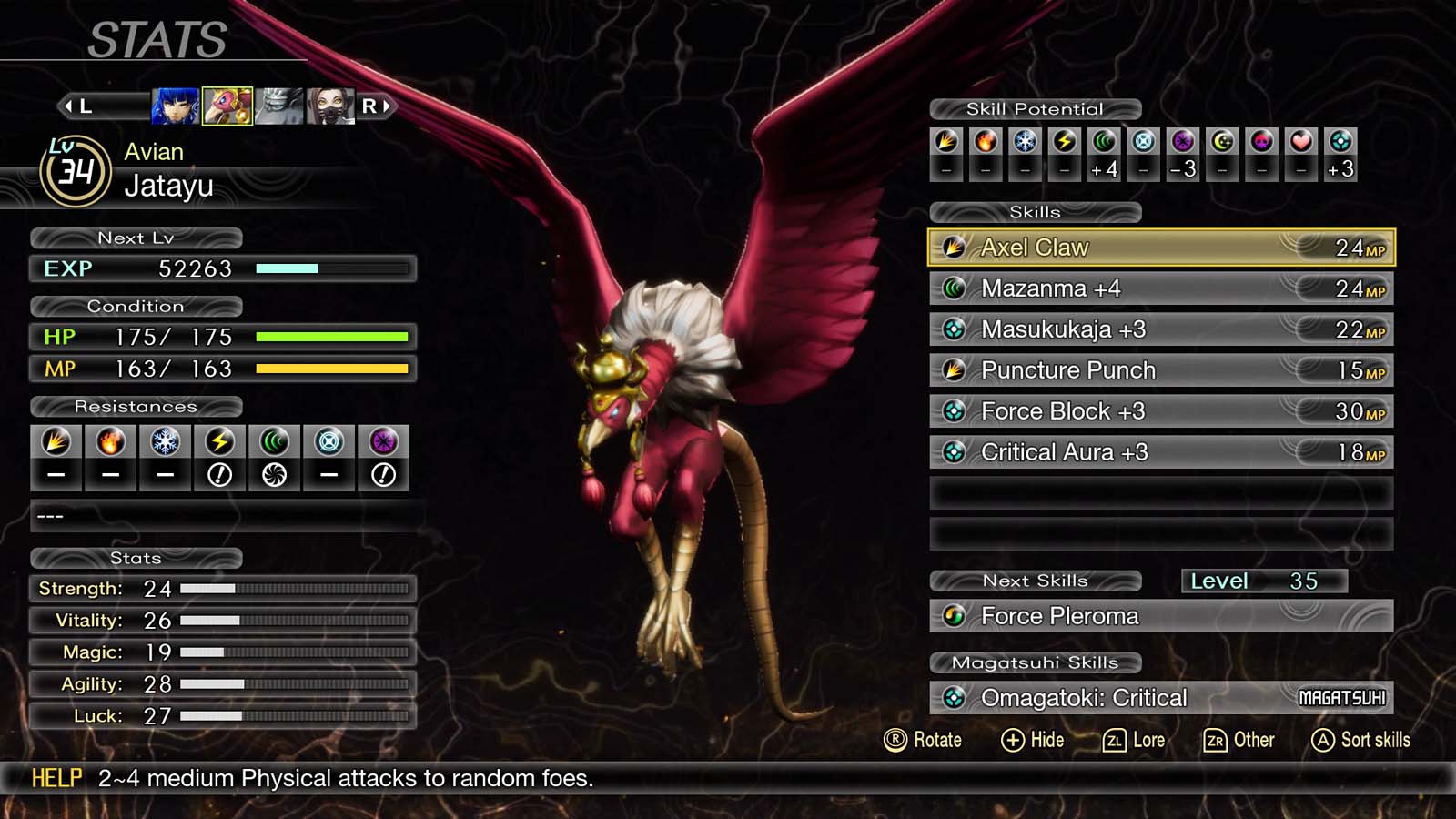Image resolution: width=1456 pixels, height=819 pixels.
Task: Click the force icon beside Mazanma +4
Action: point(955,288)
